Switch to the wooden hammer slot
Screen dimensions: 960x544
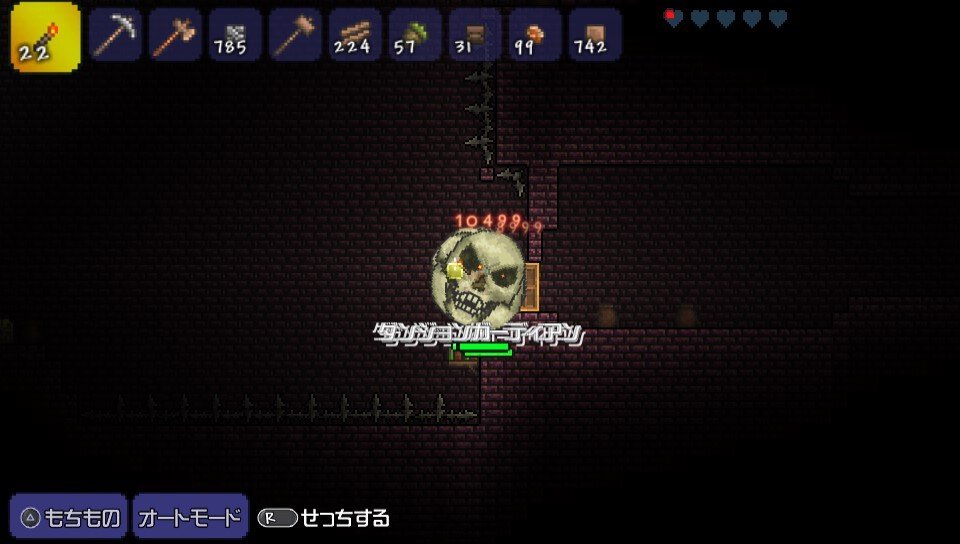tap(295, 35)
